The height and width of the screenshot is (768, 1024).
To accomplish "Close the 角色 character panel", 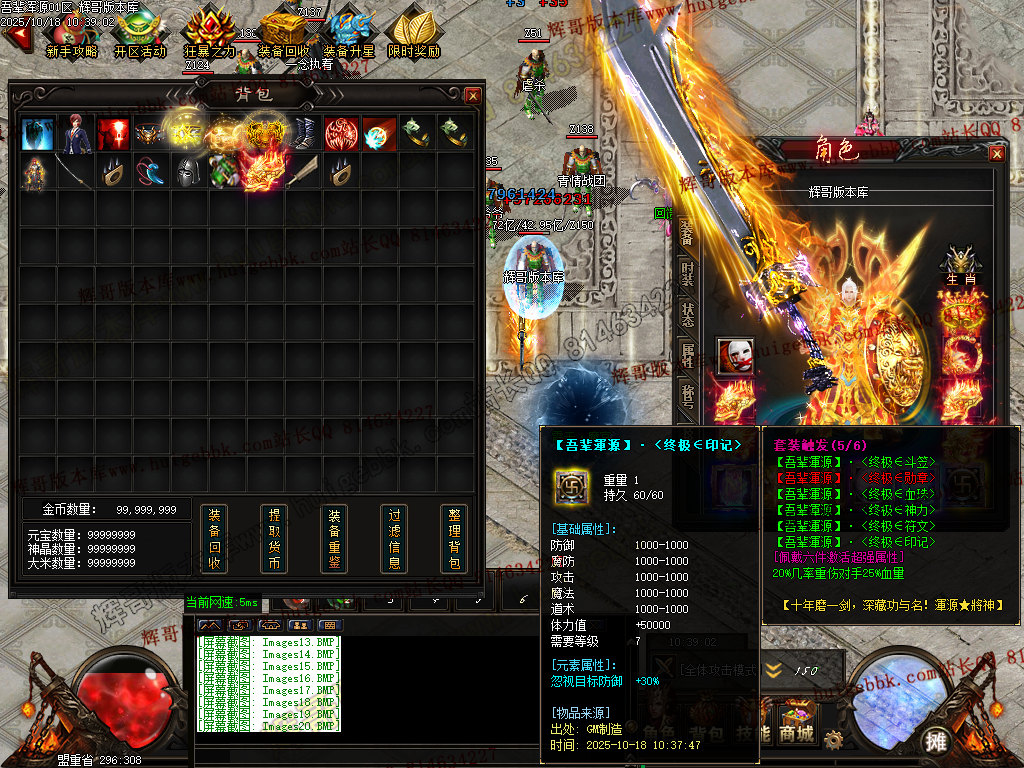I will [996, 153].
